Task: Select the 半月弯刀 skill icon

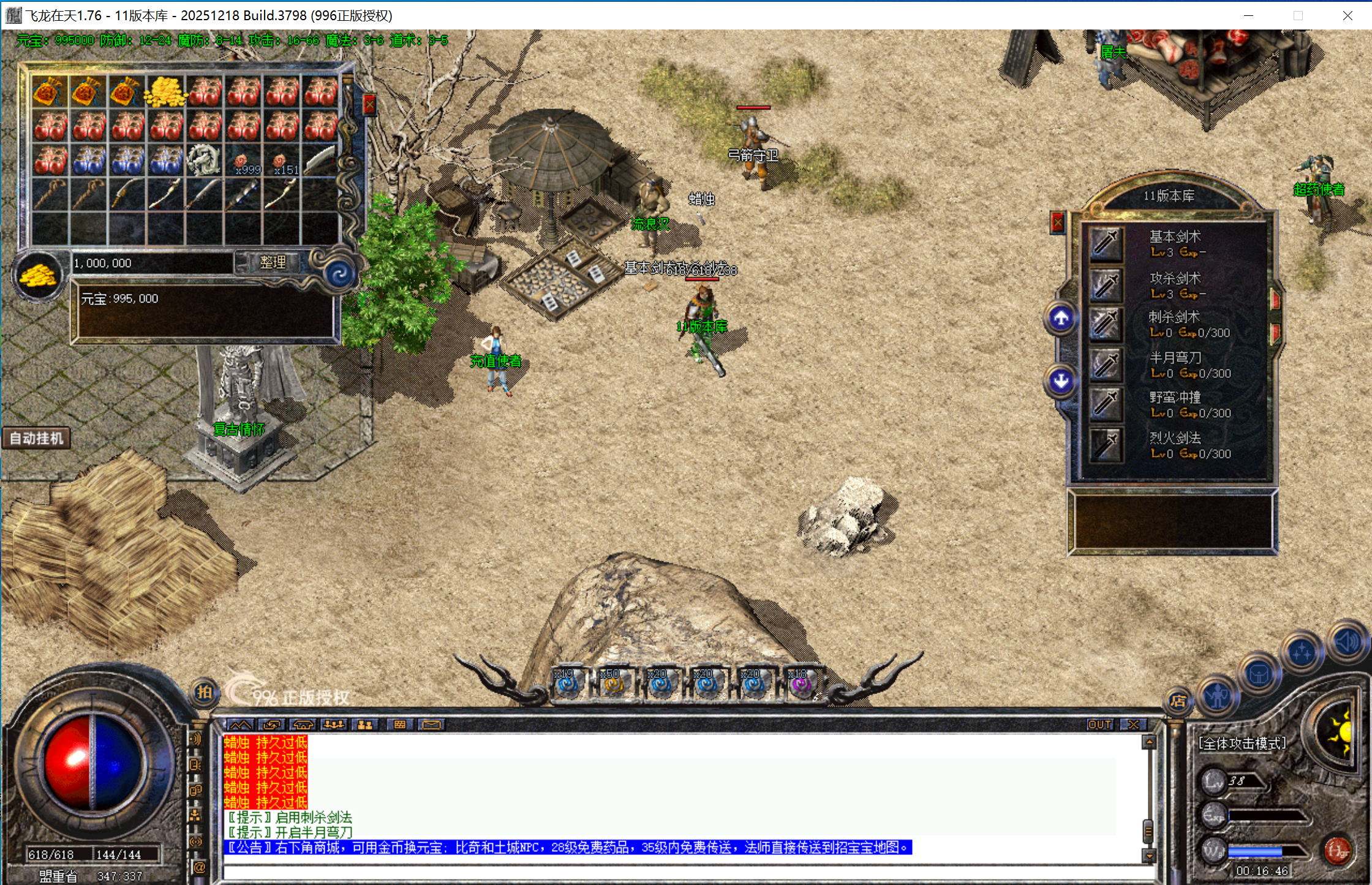Action: 1106,364
